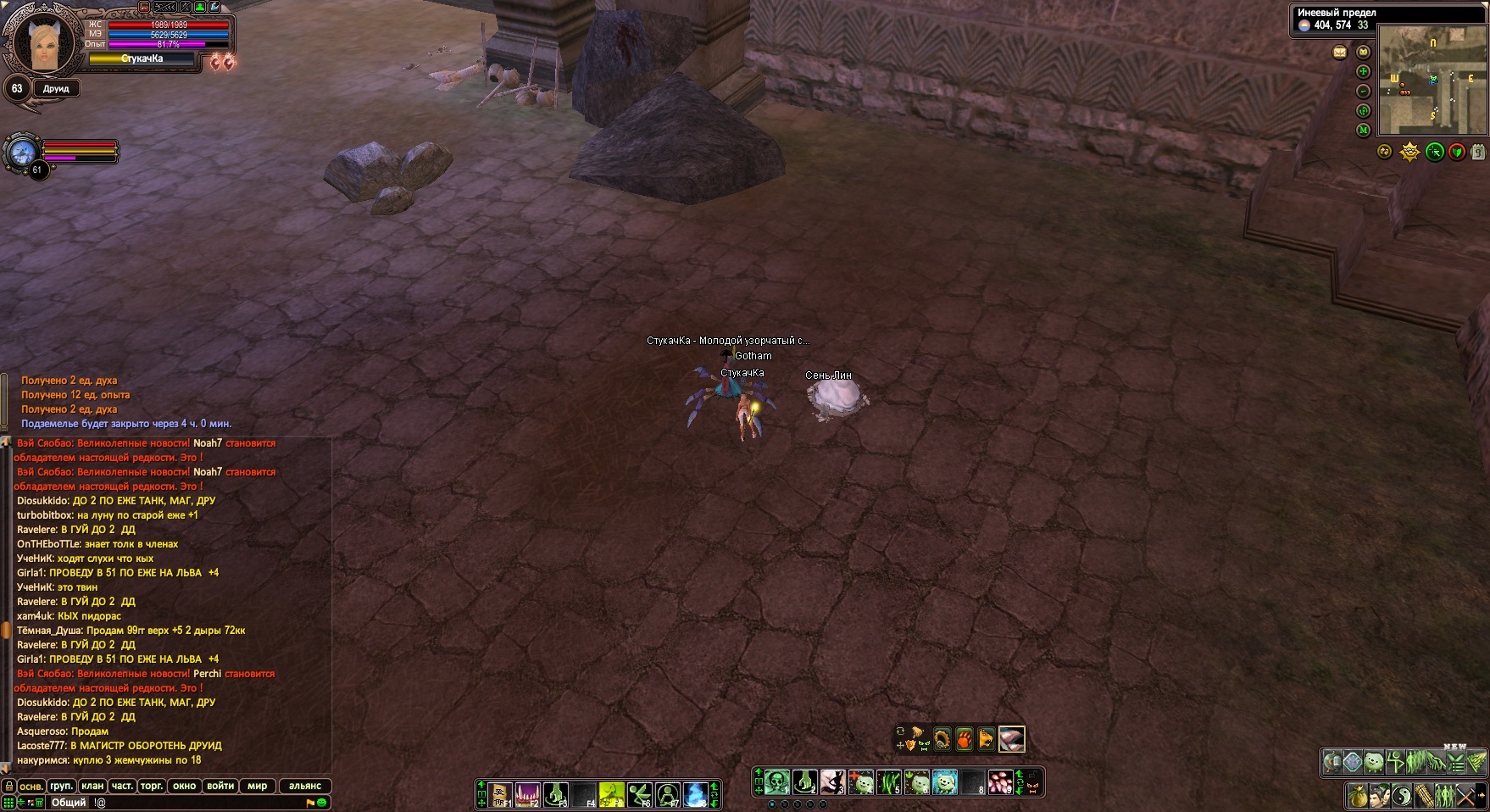Open the calendar icon below the minimap
This screenshot has width=1490, height=812.
[x=1478, y=153]
